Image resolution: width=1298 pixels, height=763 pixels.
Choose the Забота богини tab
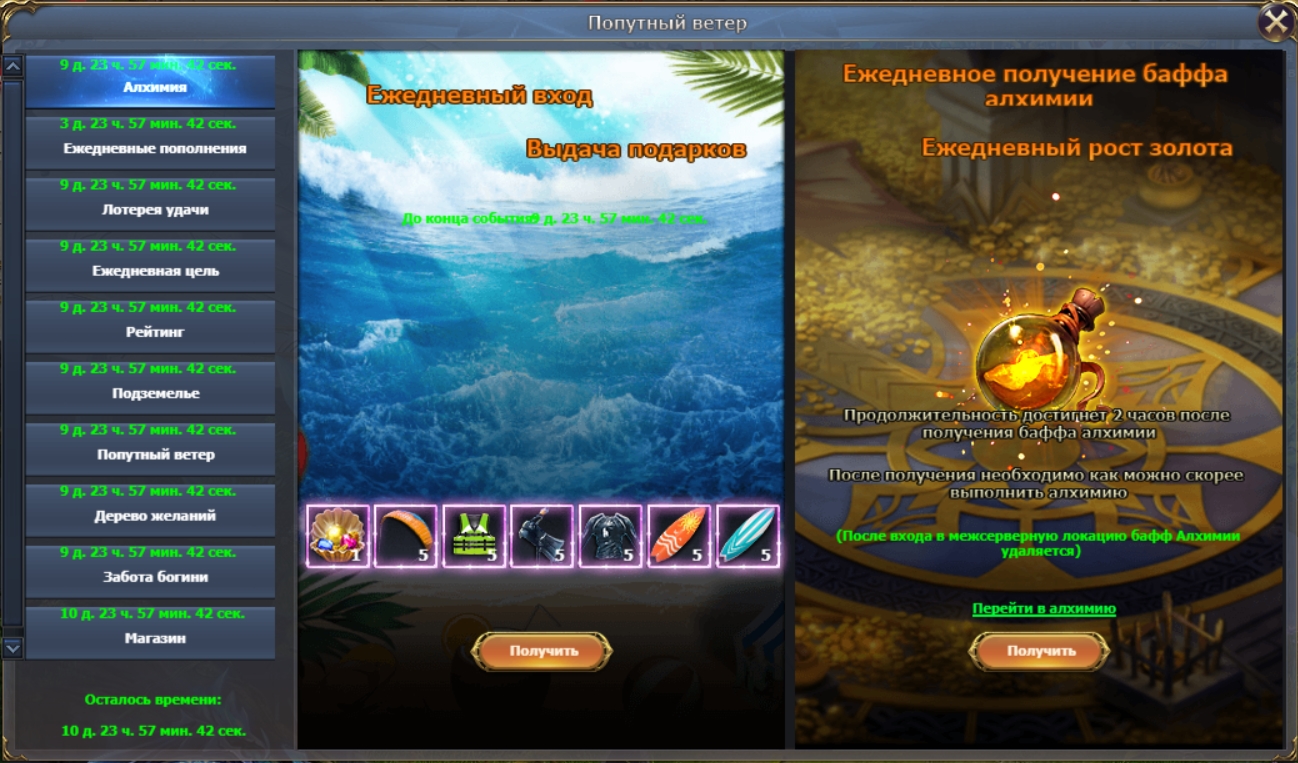[x=150, y=571]
